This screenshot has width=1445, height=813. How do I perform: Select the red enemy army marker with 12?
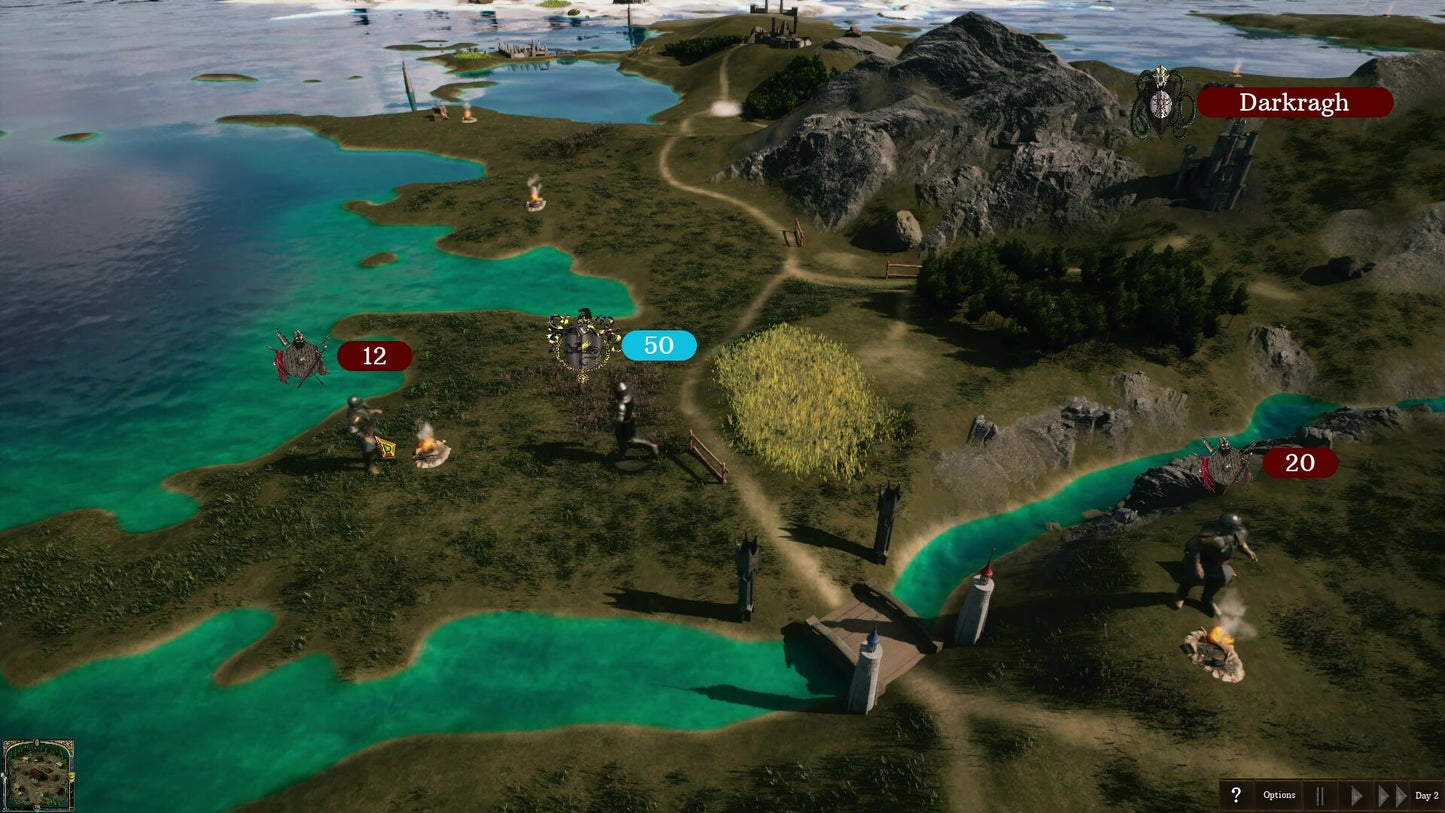374,356
